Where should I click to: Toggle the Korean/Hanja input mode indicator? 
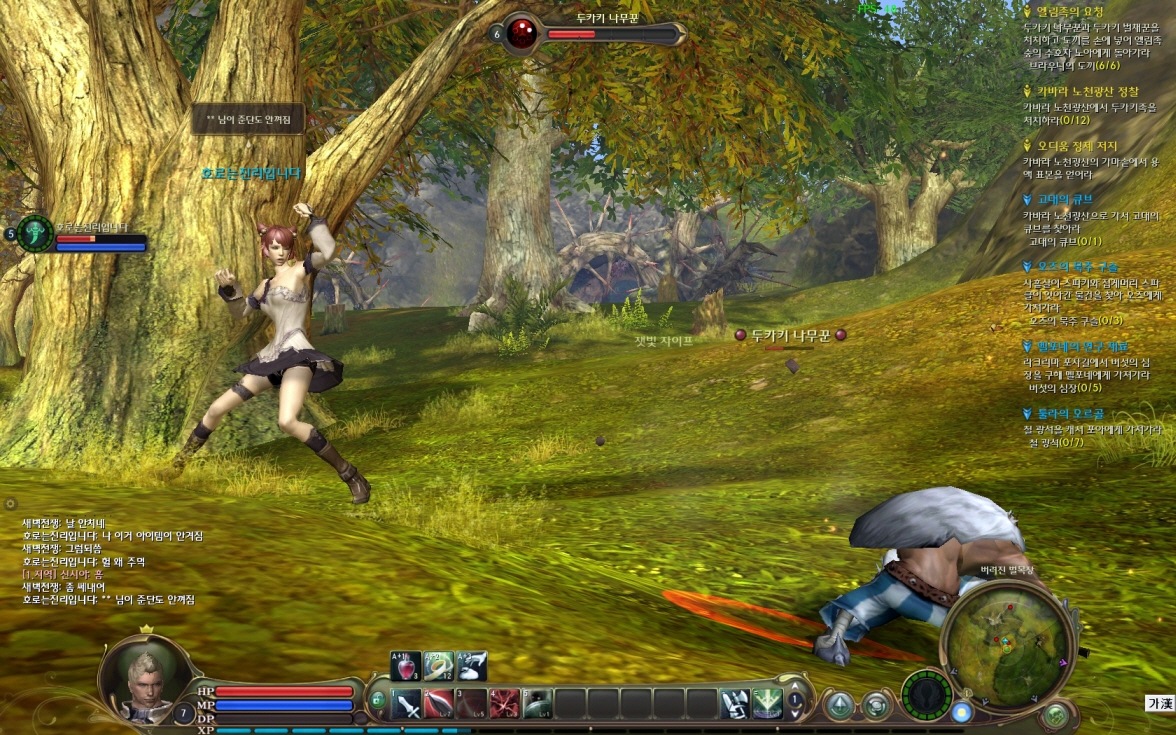pyautogui.click(x=1158, y=704)
